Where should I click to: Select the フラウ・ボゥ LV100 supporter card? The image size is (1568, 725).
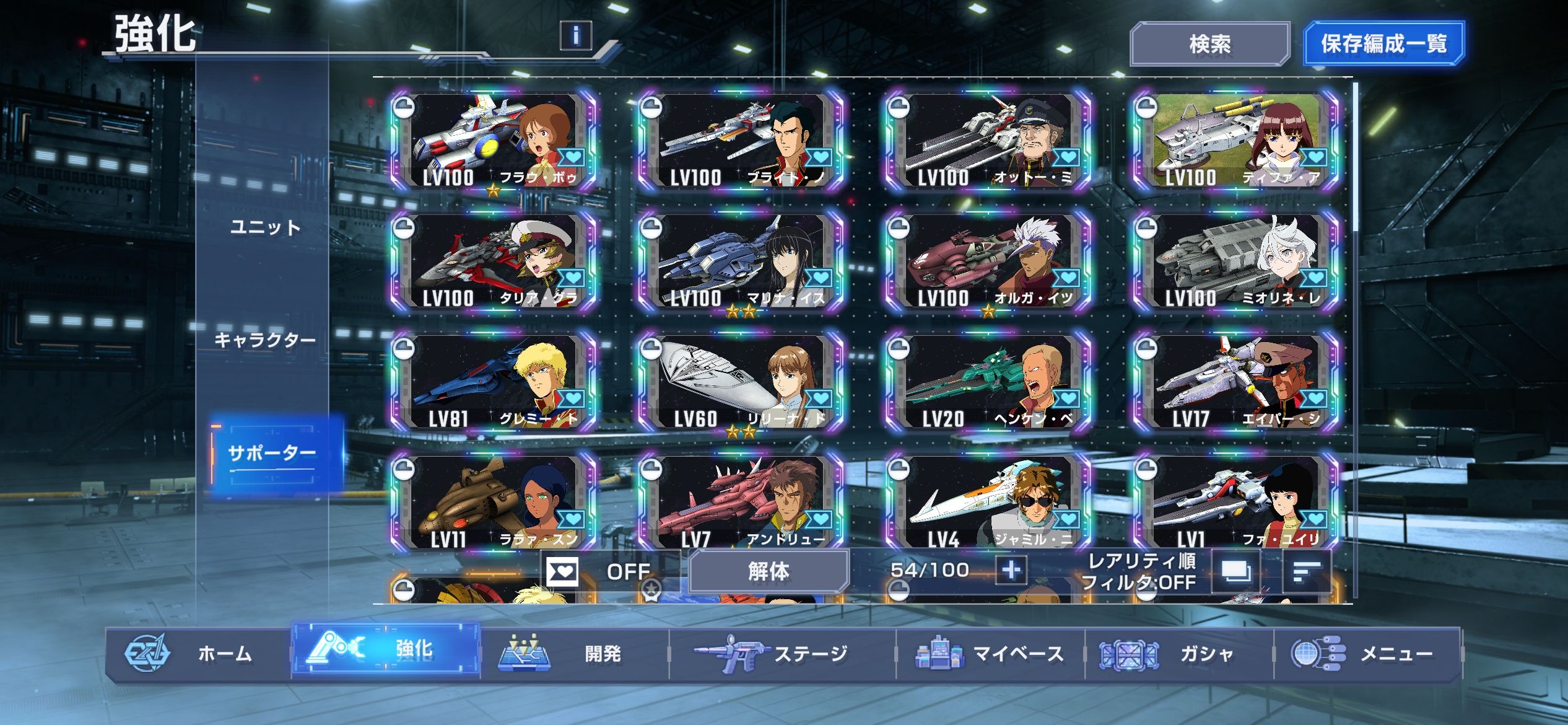coord(494,141)
